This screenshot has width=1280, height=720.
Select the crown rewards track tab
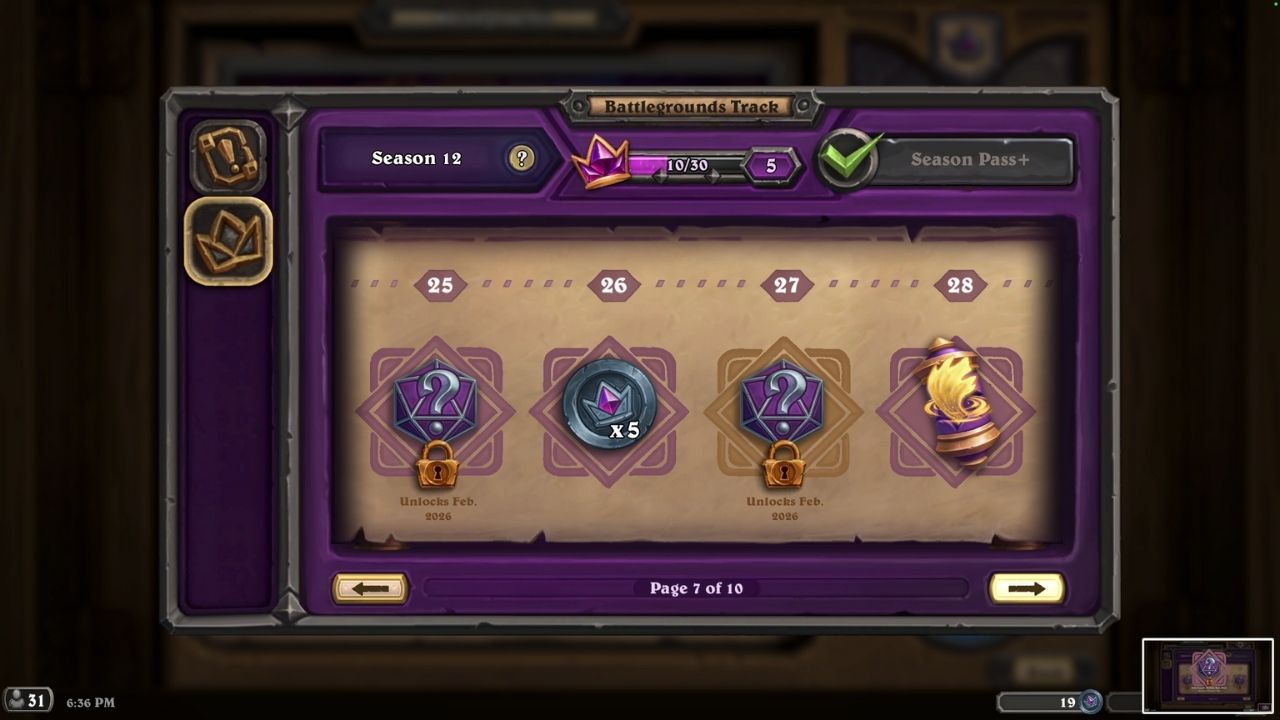(228, 241)
